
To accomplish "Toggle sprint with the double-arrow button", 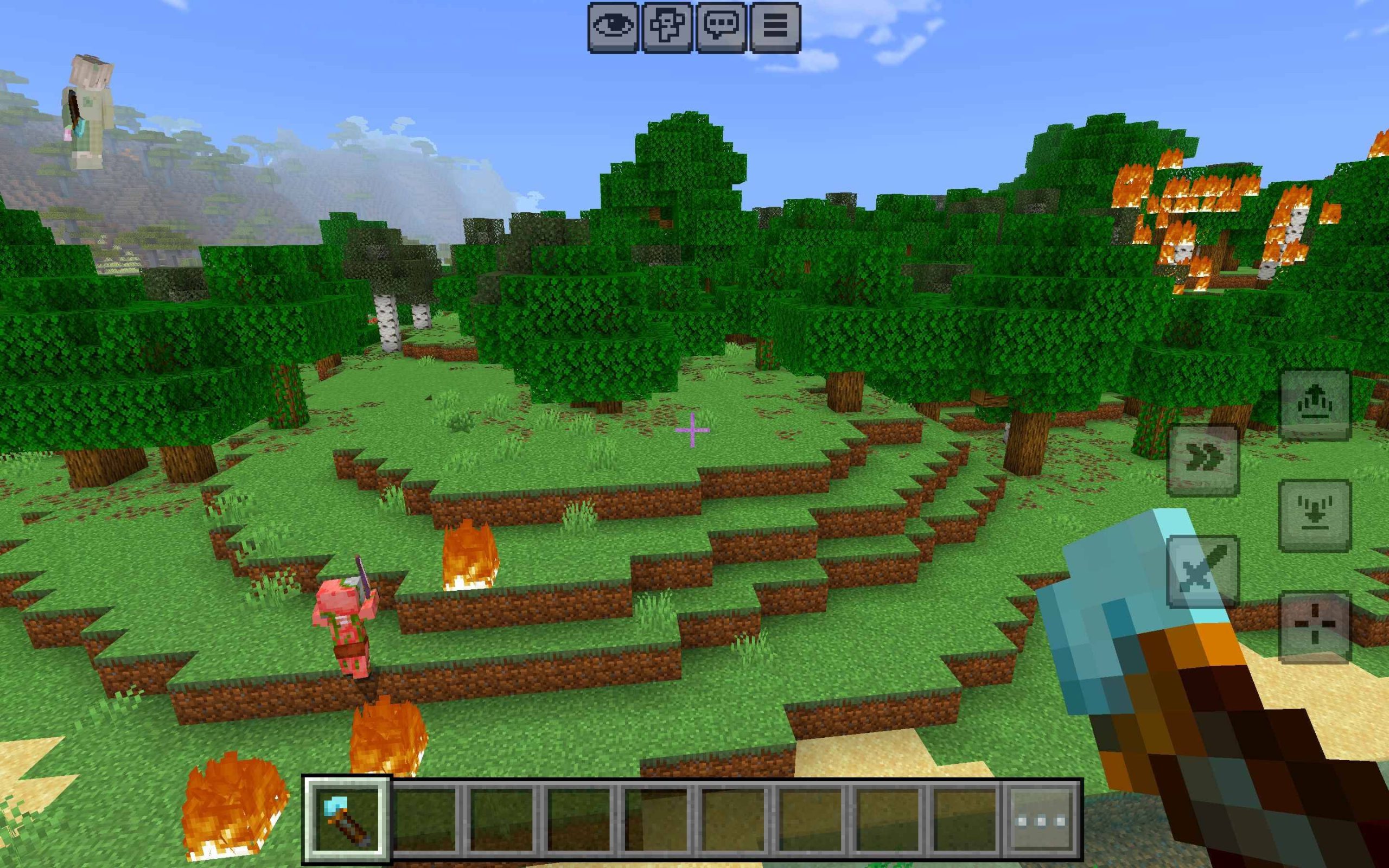I will click(1203, 460).
